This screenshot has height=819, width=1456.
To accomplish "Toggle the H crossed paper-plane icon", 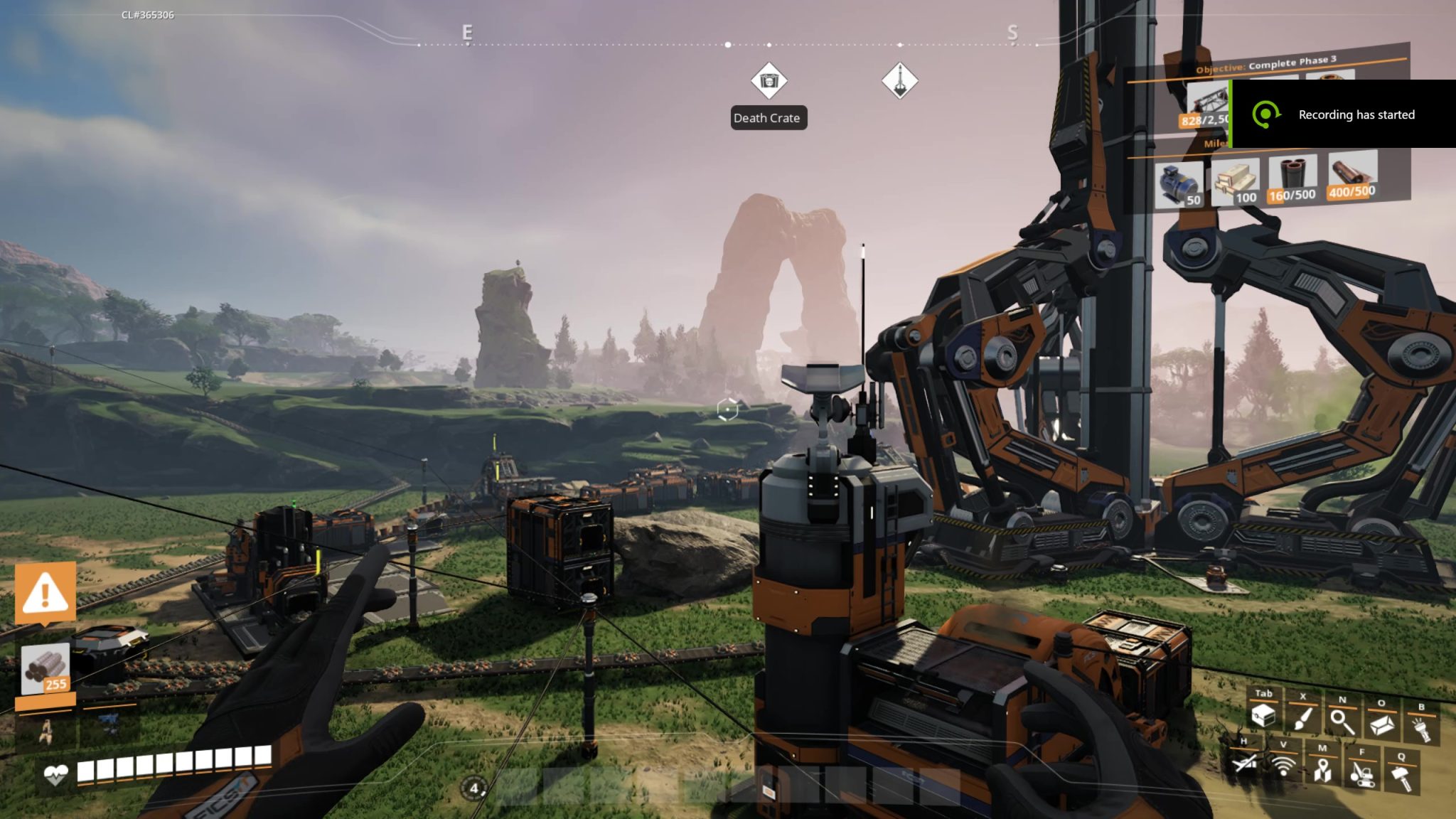I will coord(1246,763).
